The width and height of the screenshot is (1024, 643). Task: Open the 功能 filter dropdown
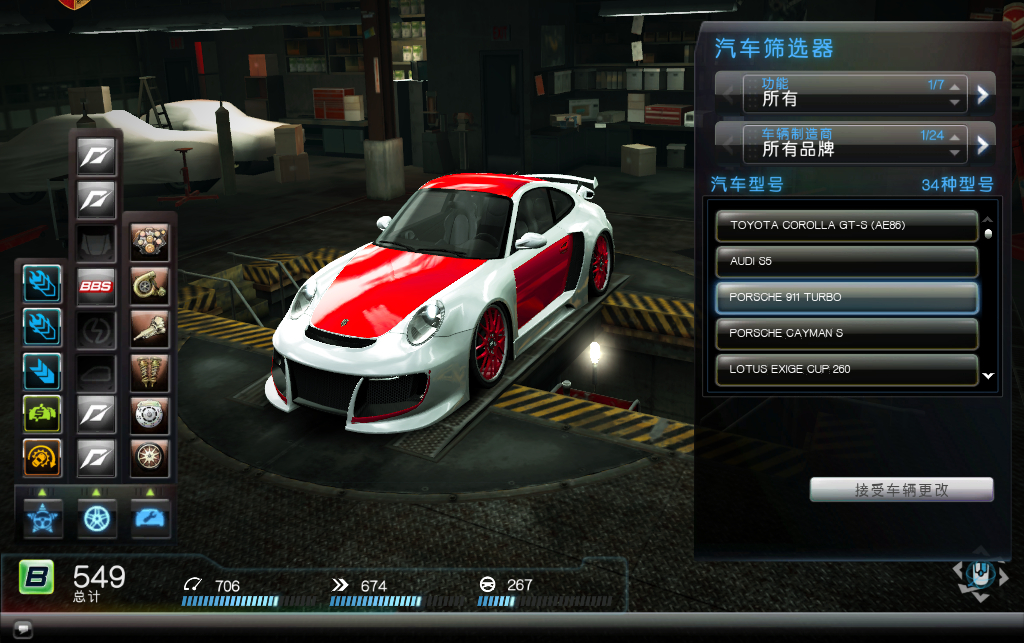click(855, 94)
